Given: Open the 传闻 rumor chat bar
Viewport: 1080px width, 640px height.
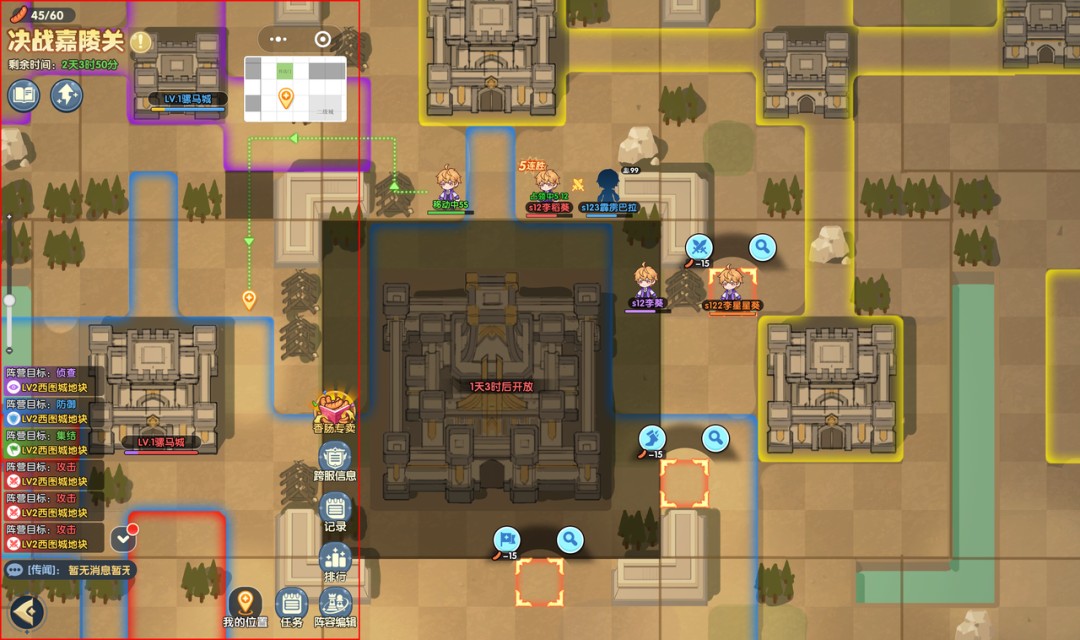Looking at the screenshot, I should pyautogui.click(x=70, y=570).
